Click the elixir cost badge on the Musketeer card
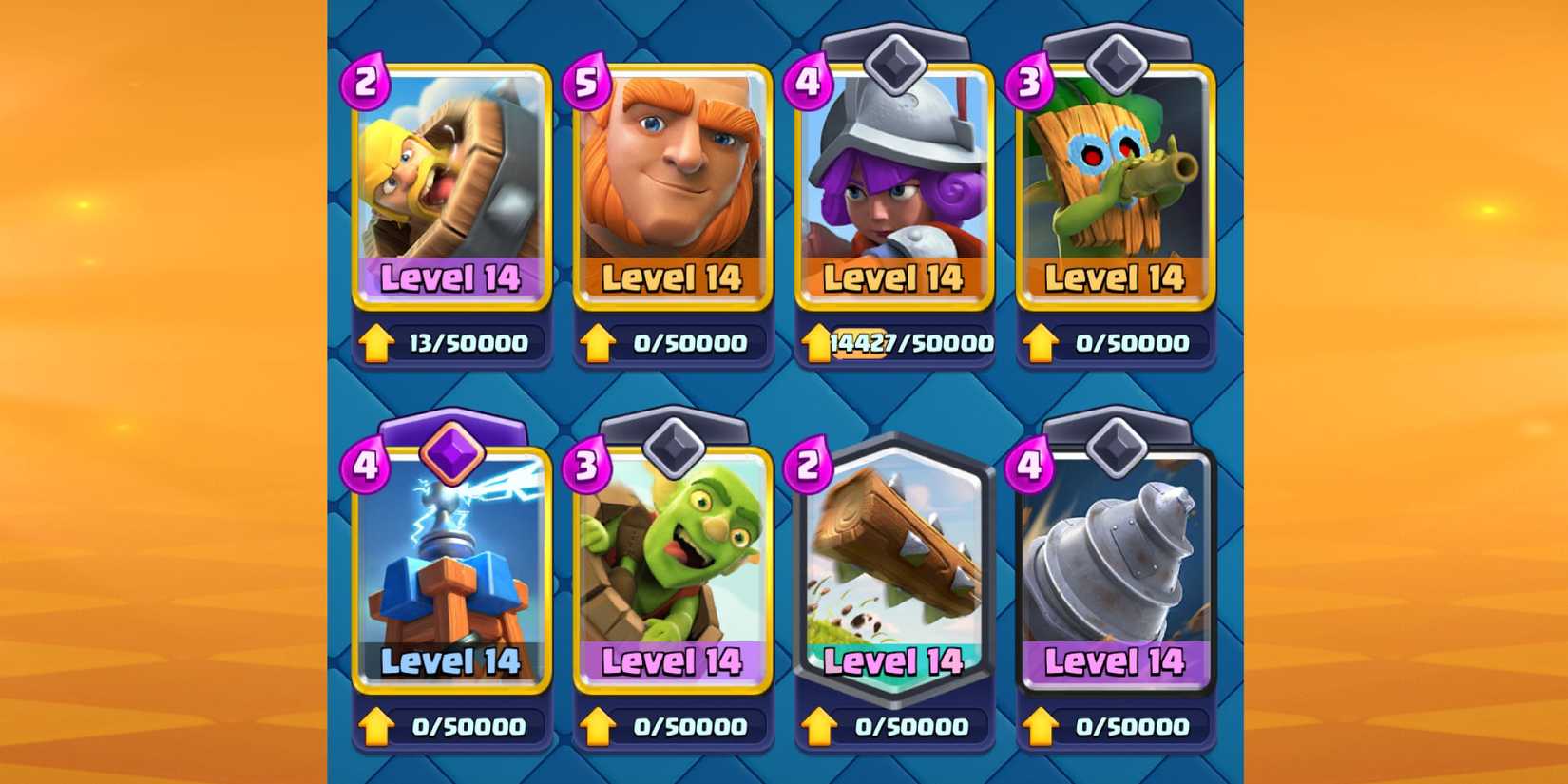This screenshot has width=1568, height=784. point(809,83)
